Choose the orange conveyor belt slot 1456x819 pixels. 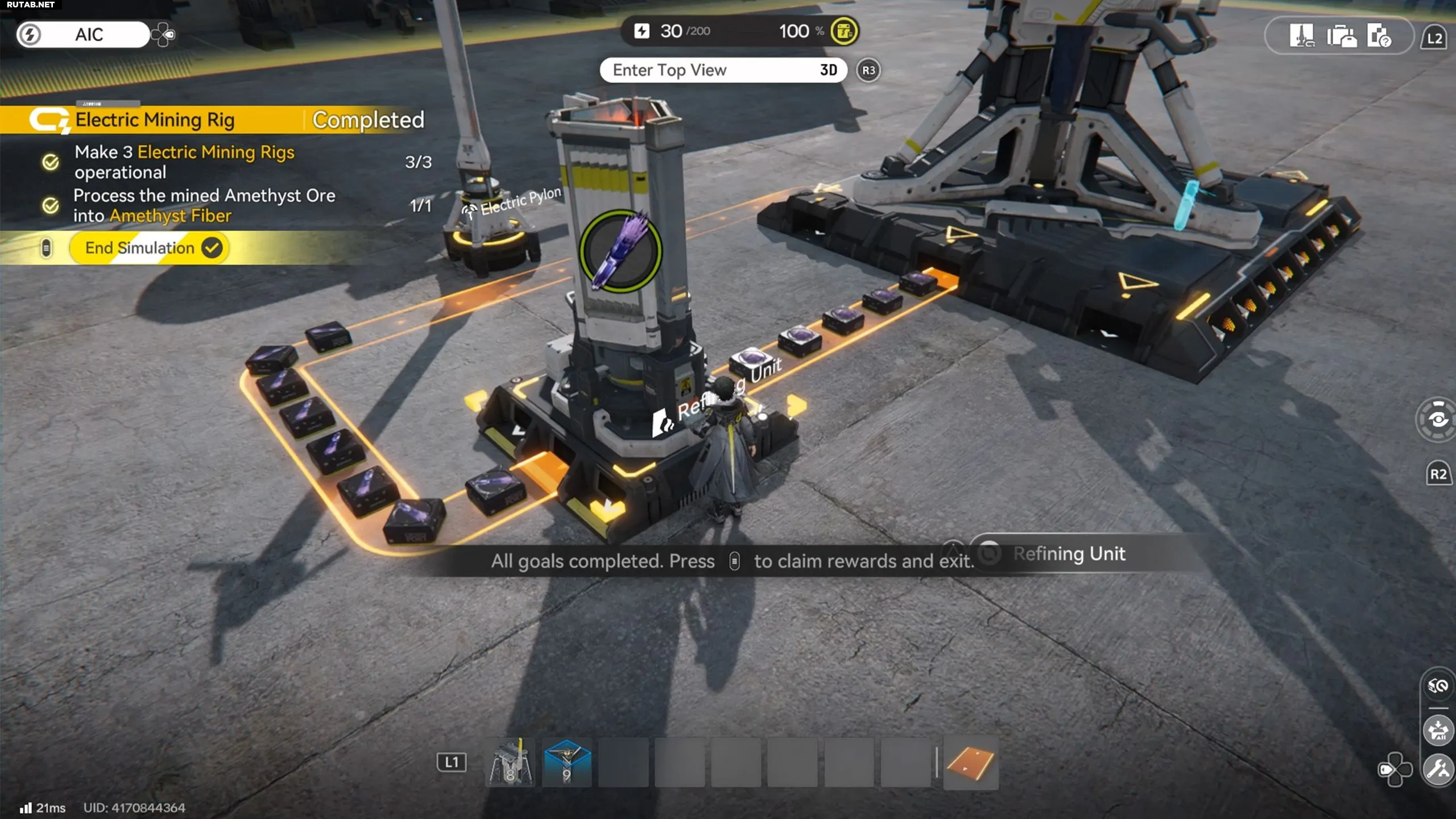coord(970,762)
